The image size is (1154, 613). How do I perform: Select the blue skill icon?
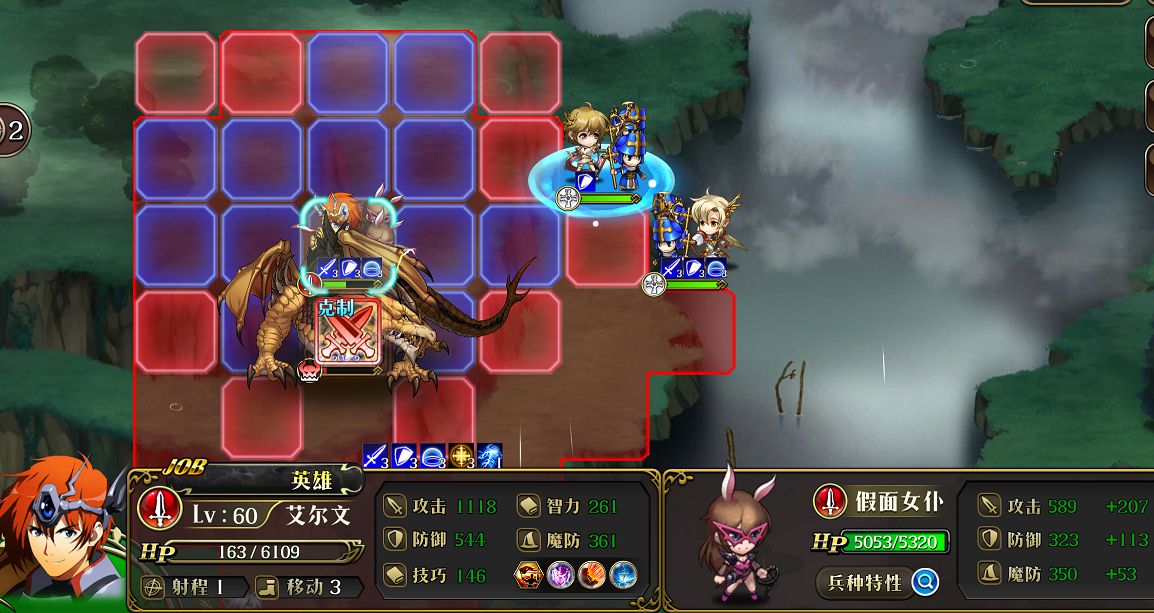pyautogui.click(x=622, y=575)
